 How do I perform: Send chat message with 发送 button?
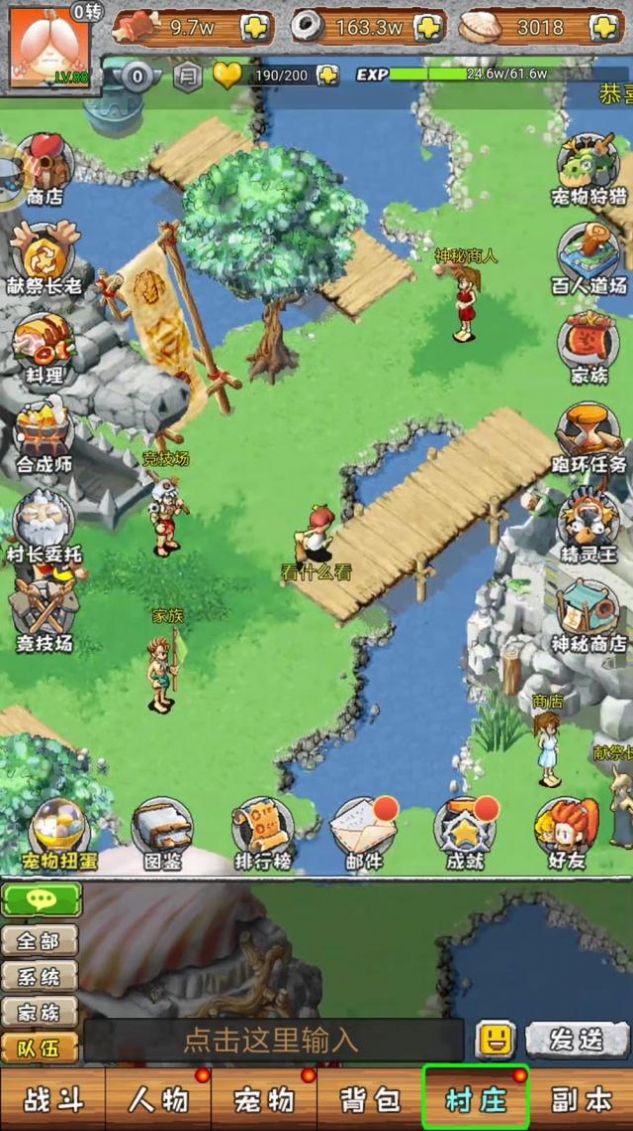point(578,1040)
